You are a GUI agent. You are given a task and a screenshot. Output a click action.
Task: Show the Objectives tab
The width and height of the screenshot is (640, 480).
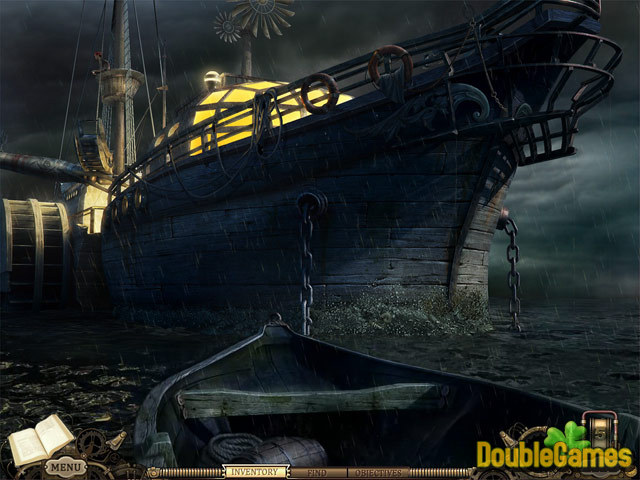[378, 471]
